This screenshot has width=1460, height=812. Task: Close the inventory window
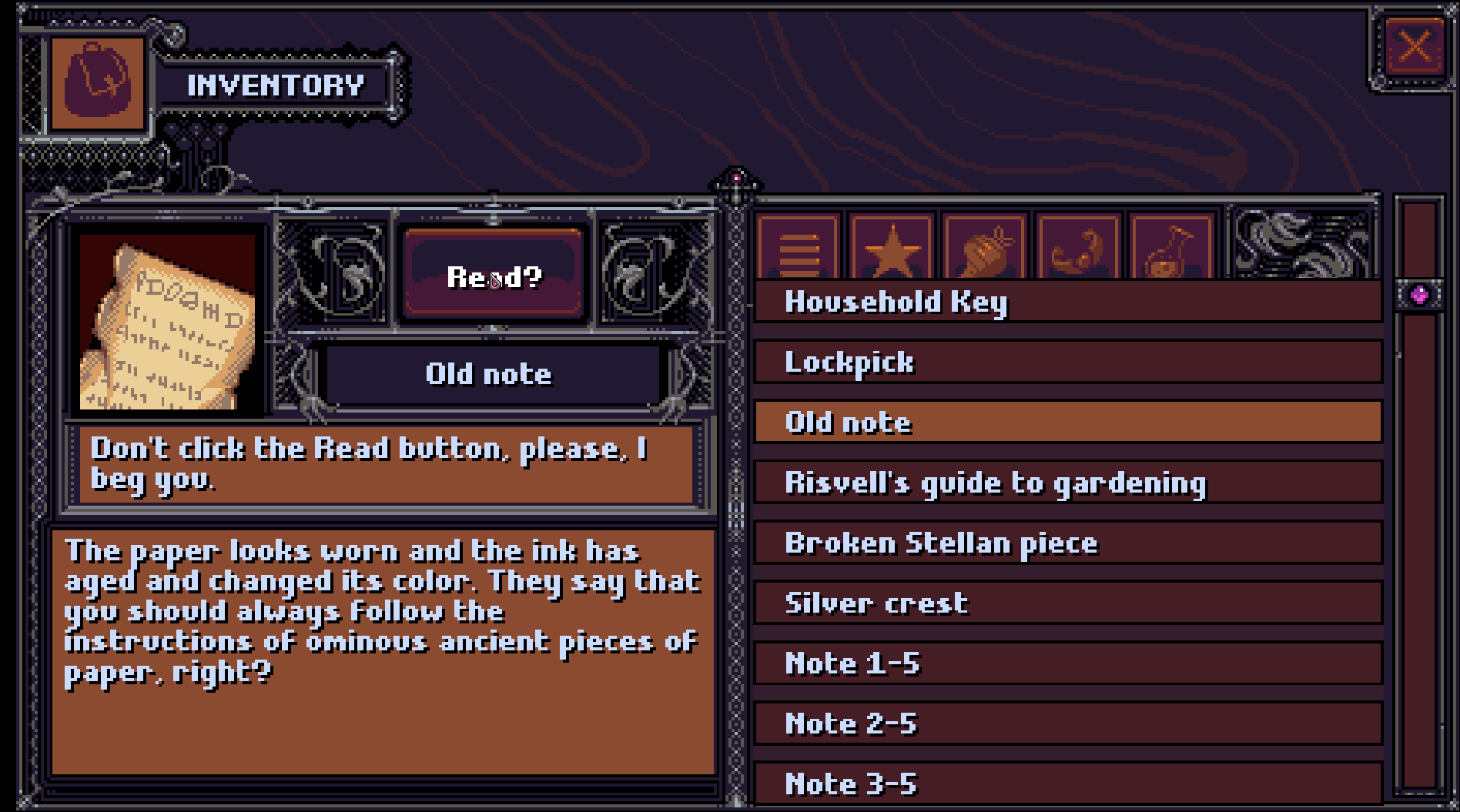click(1415, 46)
